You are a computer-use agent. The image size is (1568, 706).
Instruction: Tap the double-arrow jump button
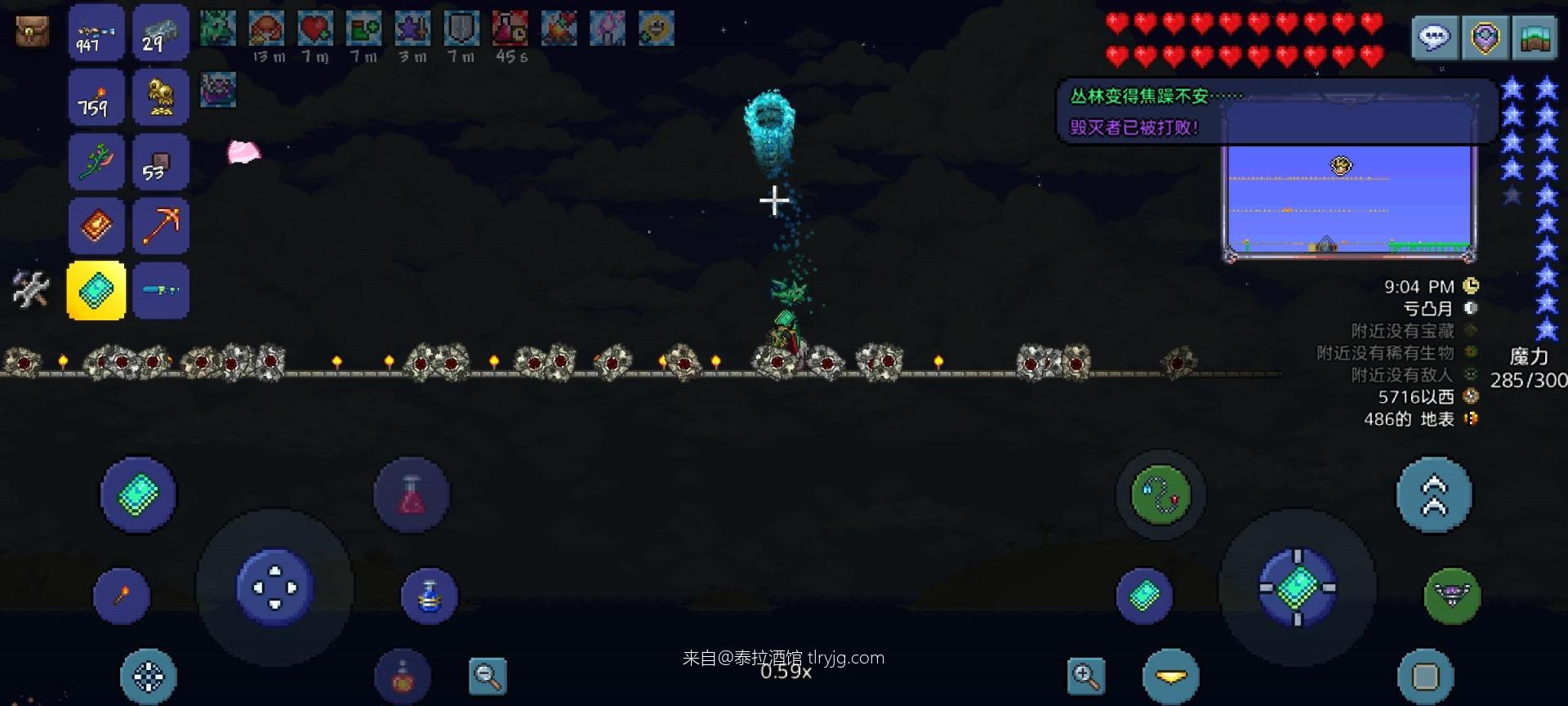coord(1434,495)
